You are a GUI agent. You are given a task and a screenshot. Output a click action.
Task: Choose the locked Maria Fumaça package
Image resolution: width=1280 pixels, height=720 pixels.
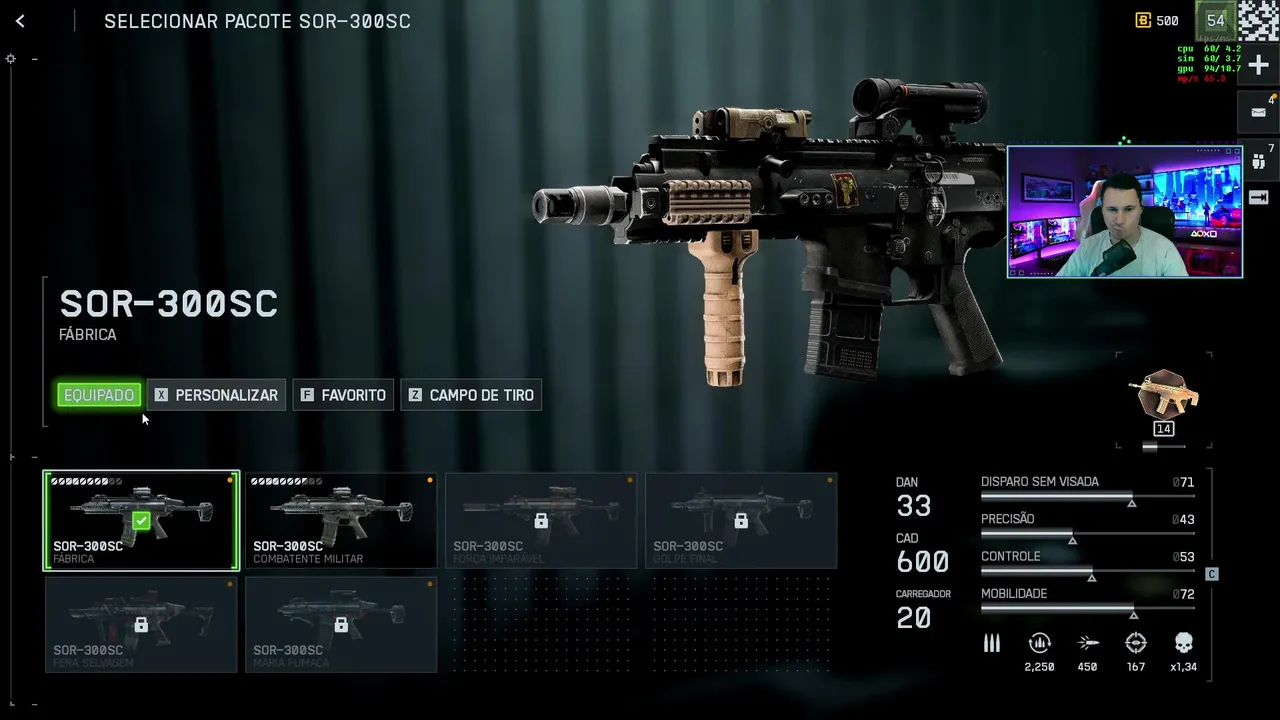coord(341,624)
